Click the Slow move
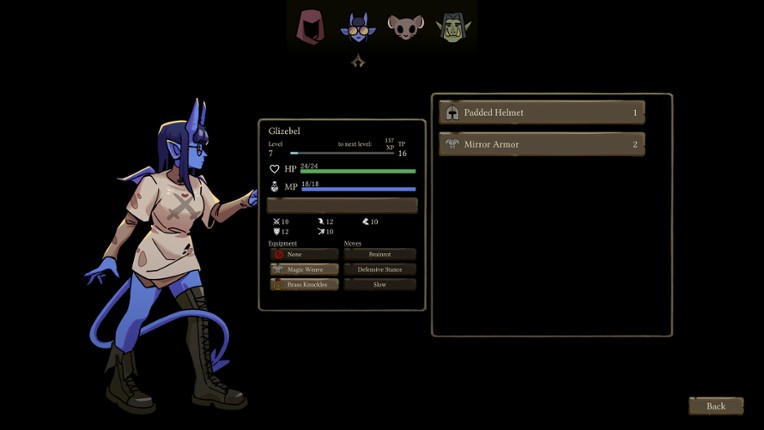This screenshot has width=764, height=430. pyautogui.click(x=380, y=285)
